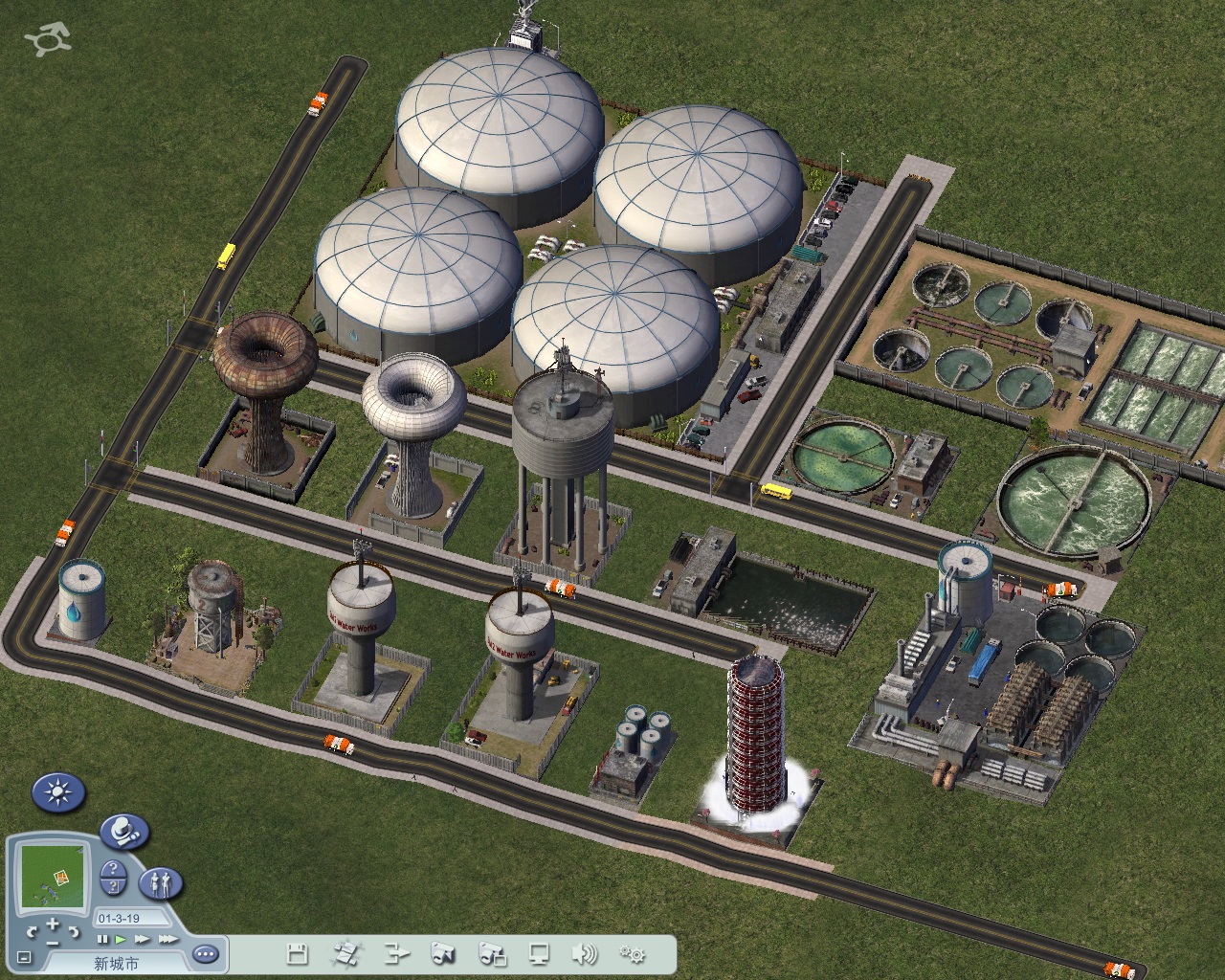Toggle the options bar with ellipsis button
The height and width of the screenshot is (980, 1225).
pos(206,954)
